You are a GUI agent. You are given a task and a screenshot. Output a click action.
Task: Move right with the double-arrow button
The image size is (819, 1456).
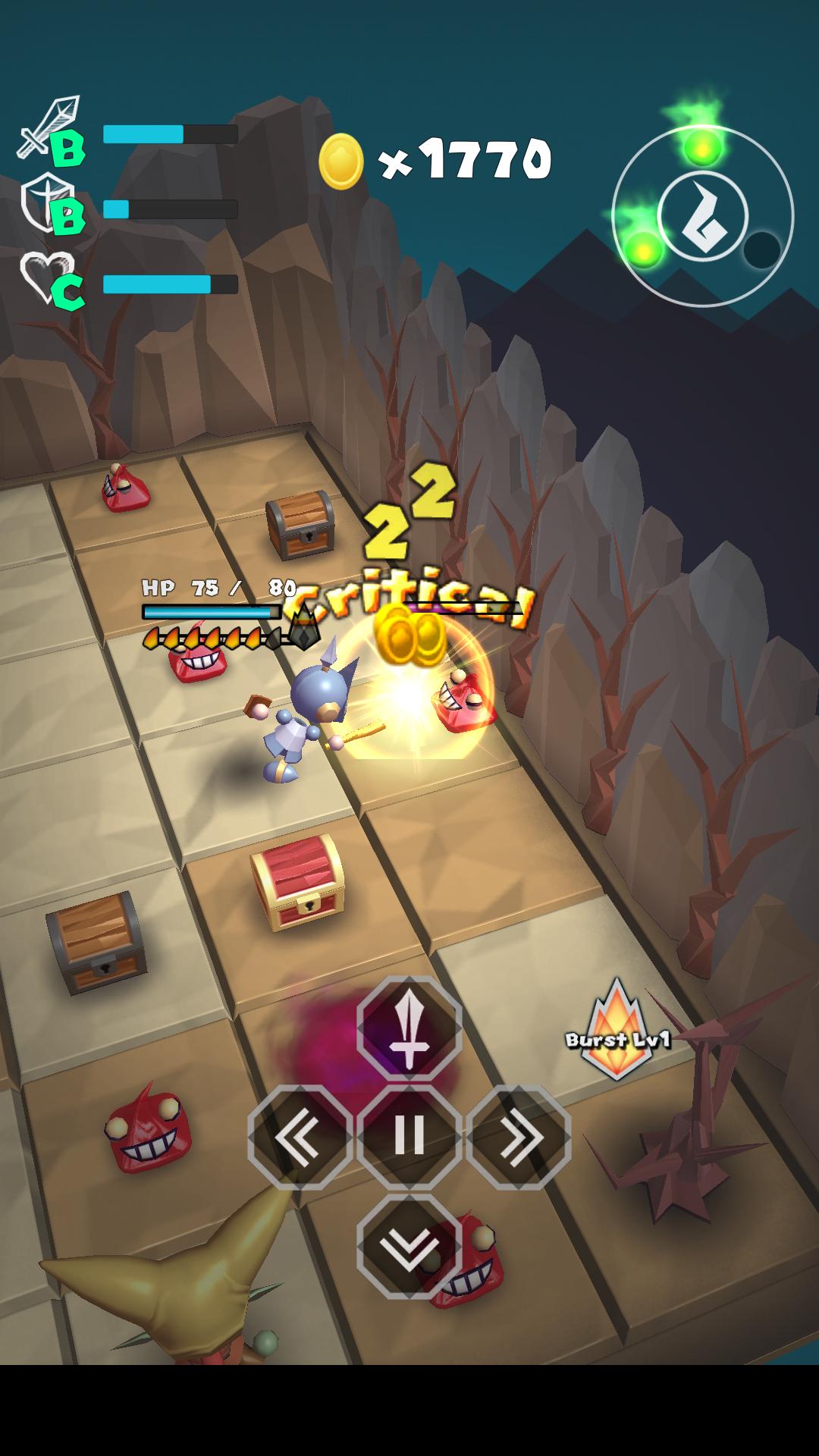click(x=519, y=1137)
